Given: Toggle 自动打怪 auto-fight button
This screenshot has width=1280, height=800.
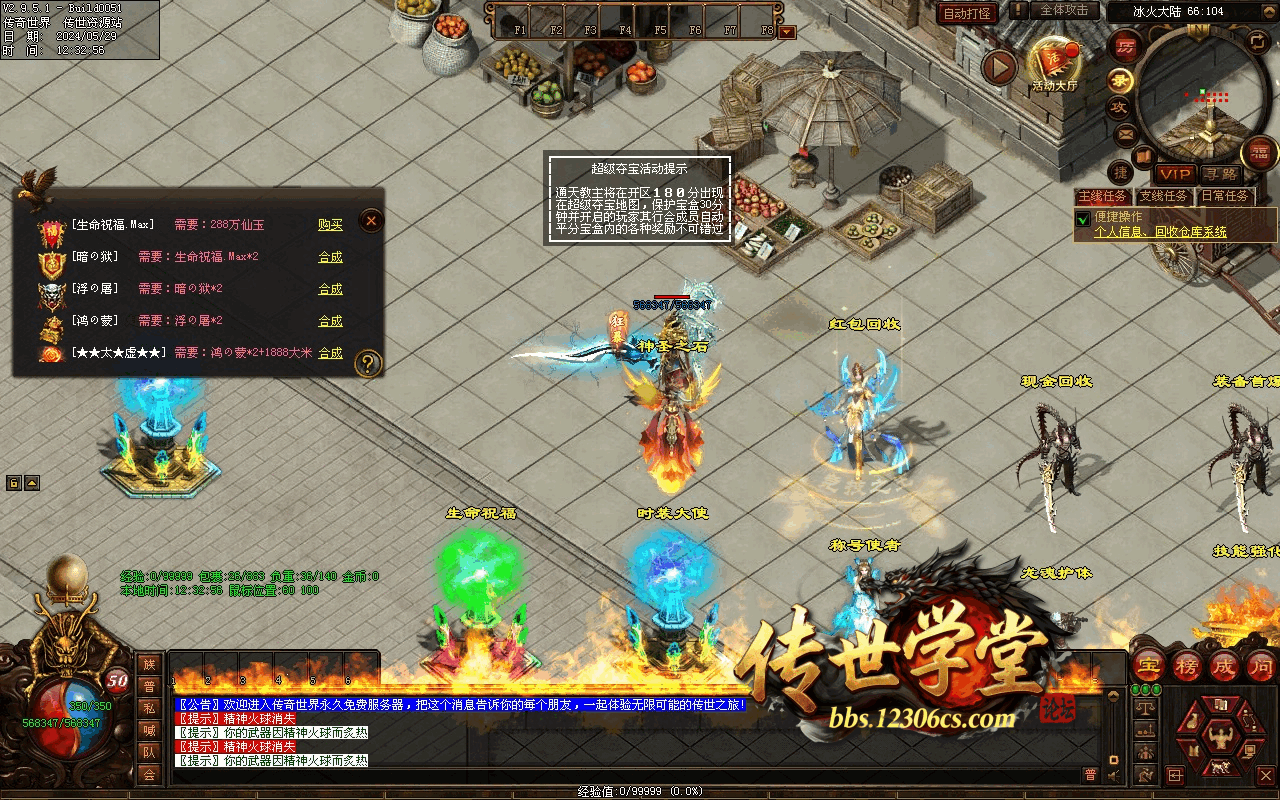Looking at the screenshot, I should 967,13.
